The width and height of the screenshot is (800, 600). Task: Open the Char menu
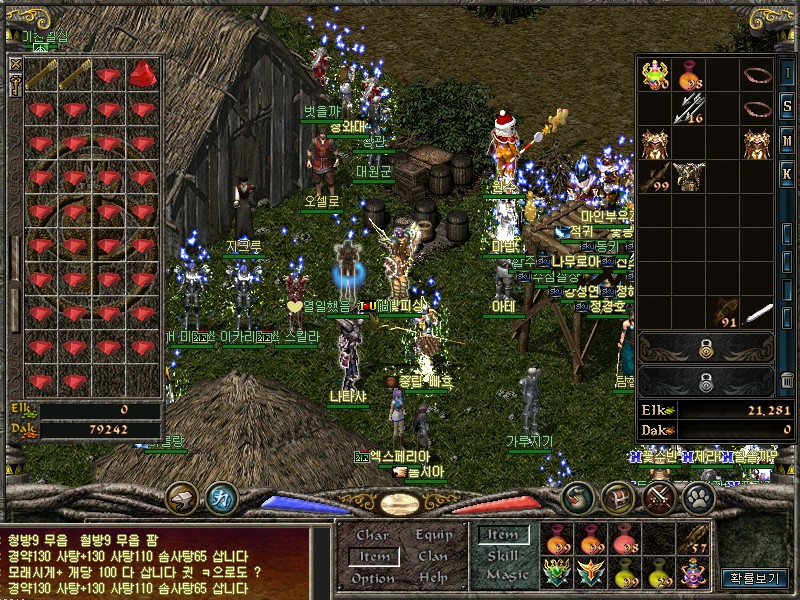coord(372,535)
